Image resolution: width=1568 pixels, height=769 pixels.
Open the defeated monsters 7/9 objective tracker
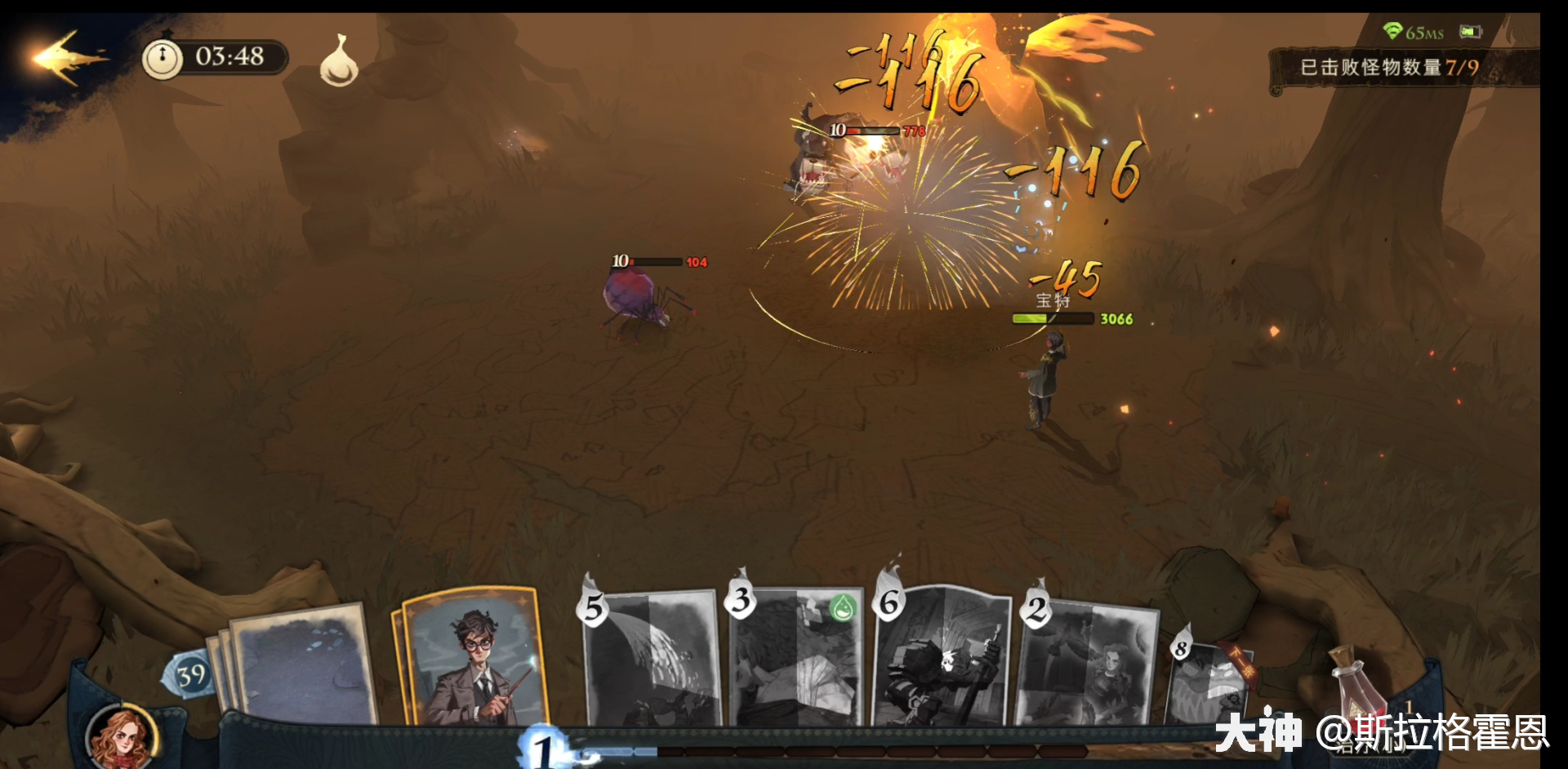point(1388,68)
